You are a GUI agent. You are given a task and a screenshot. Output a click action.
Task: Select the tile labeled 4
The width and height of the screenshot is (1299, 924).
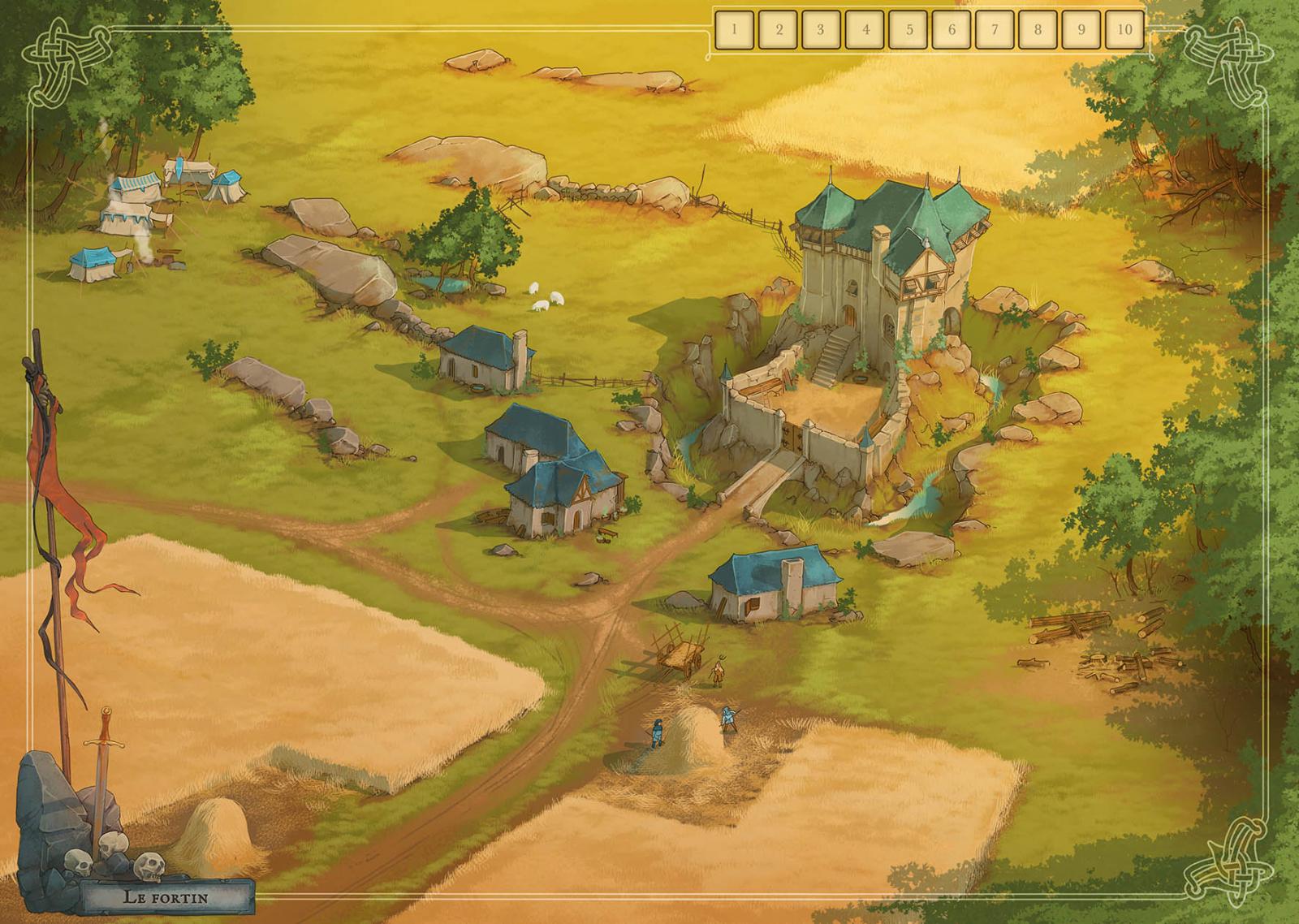[865, 30]
